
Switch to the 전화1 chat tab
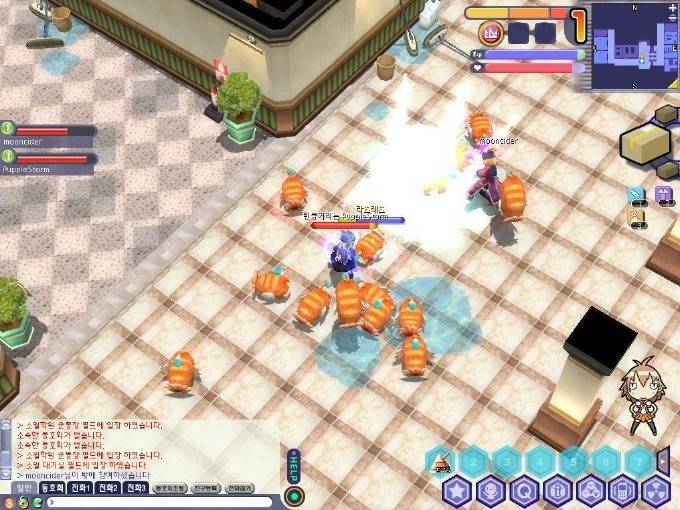(80, 488)
